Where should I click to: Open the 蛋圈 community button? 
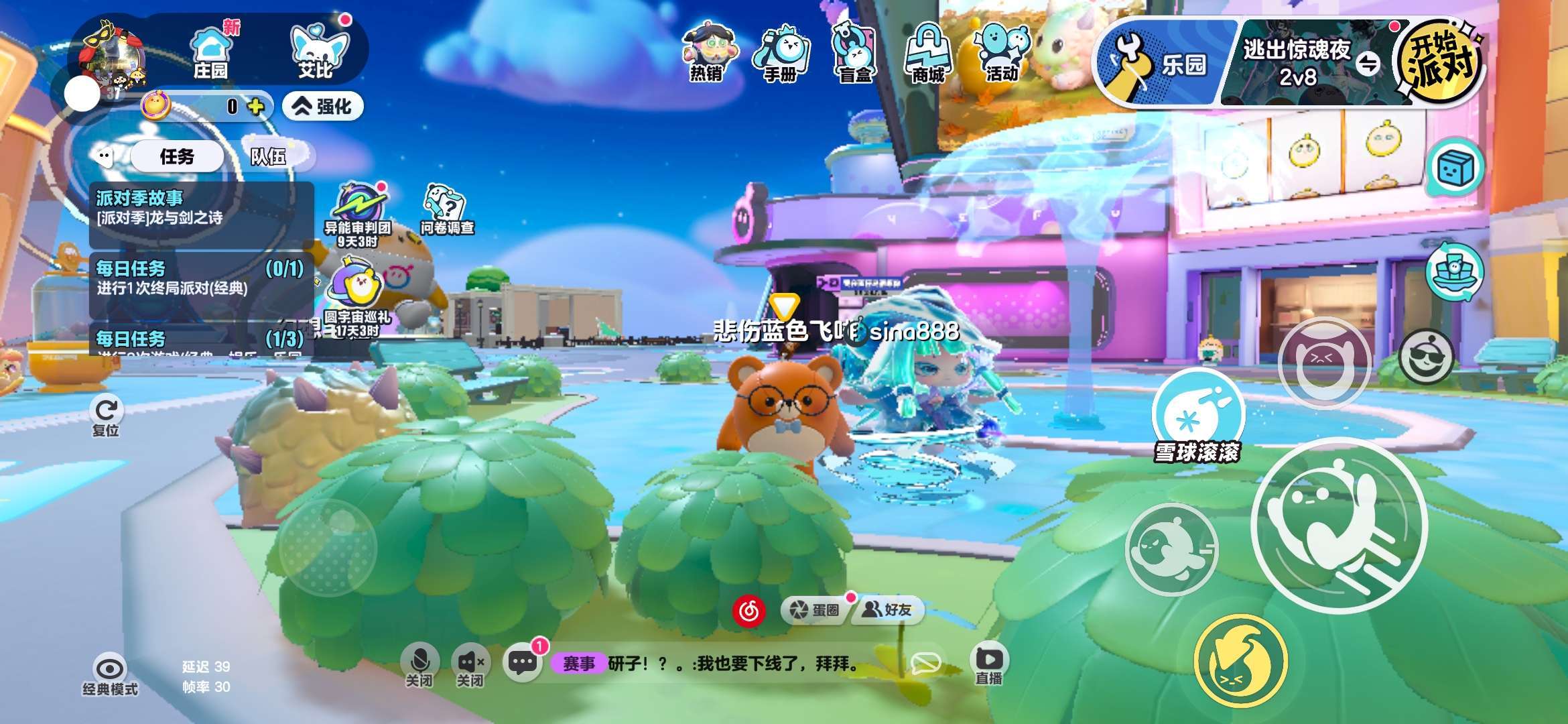click(815, 609)
